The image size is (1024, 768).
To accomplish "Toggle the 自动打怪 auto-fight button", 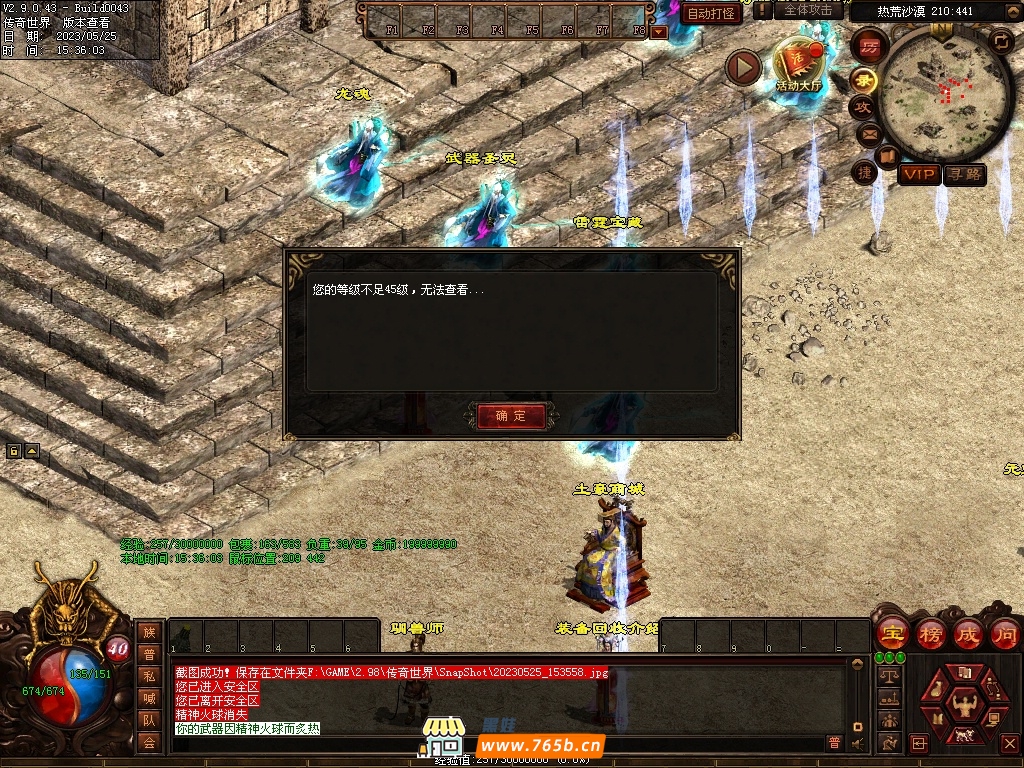I will coord(712,13).
